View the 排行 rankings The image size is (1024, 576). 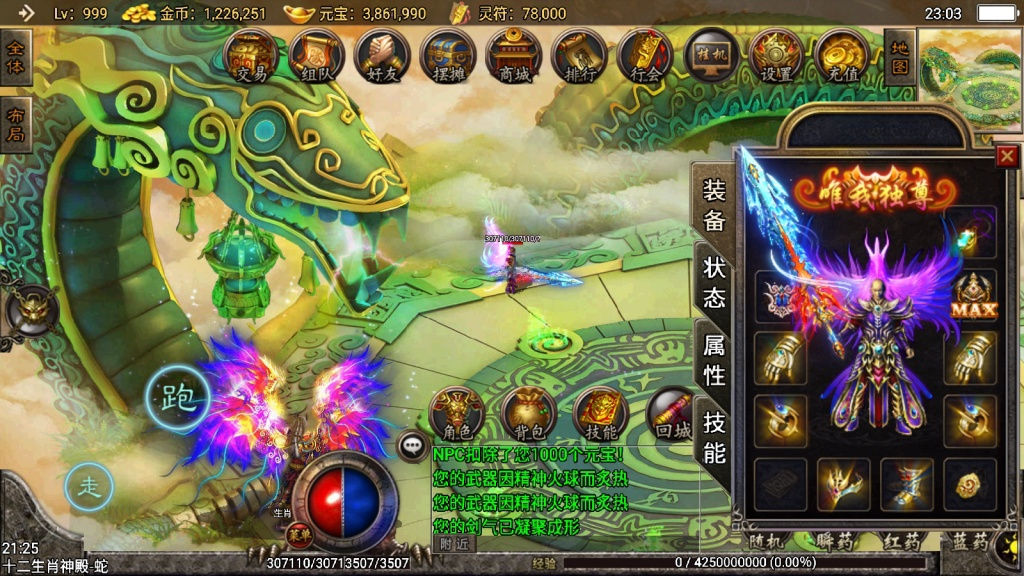coord(580,56)
